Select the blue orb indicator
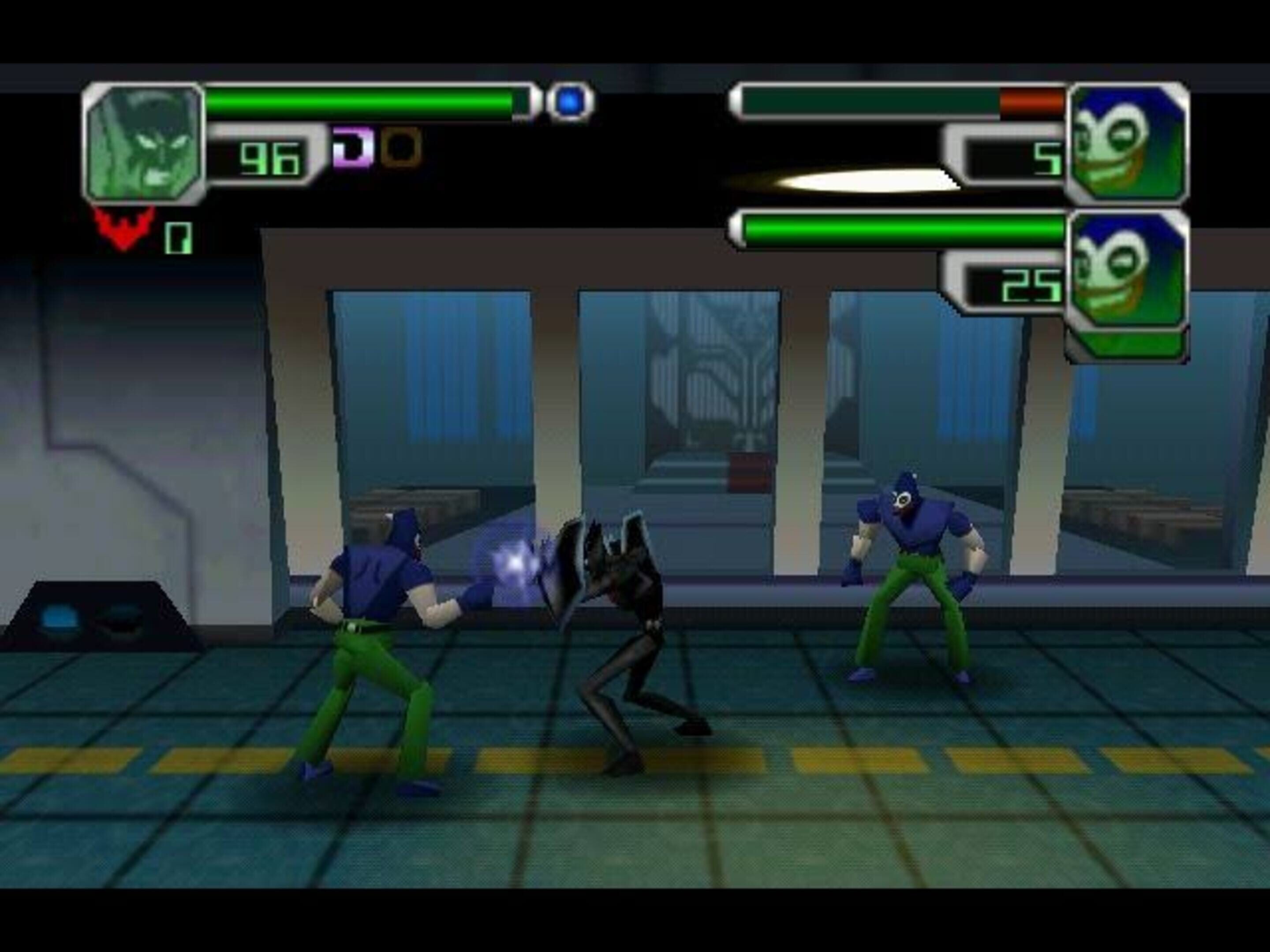The image size is (1270, 952). point(570,101)
